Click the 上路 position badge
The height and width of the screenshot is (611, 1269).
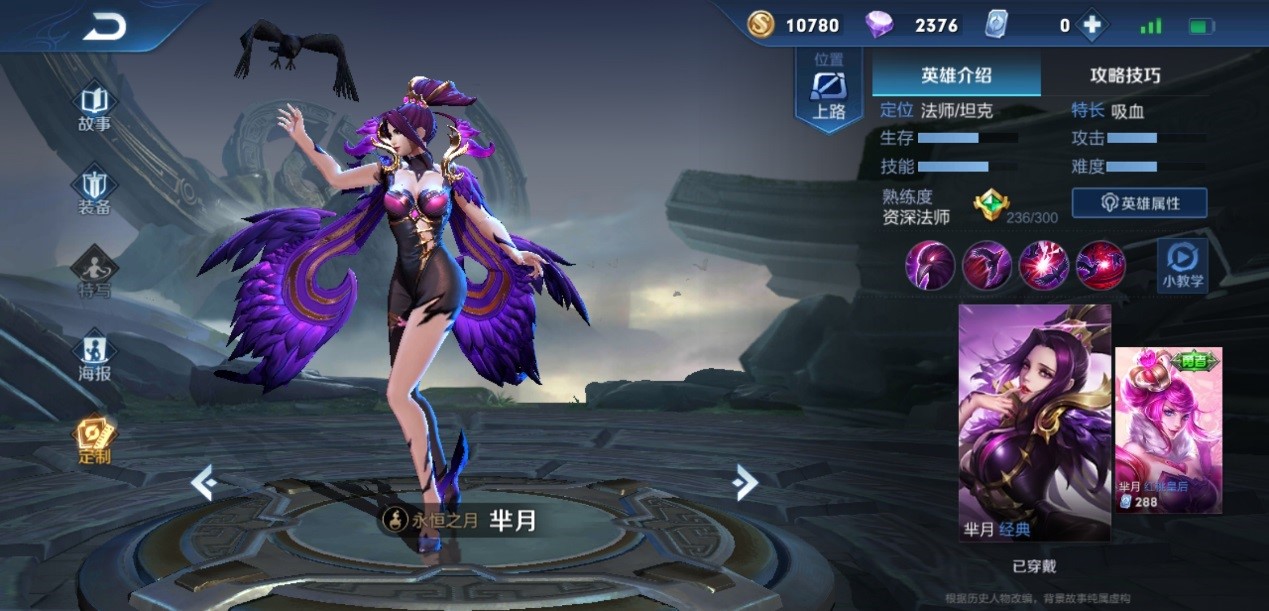coord(828,91)
